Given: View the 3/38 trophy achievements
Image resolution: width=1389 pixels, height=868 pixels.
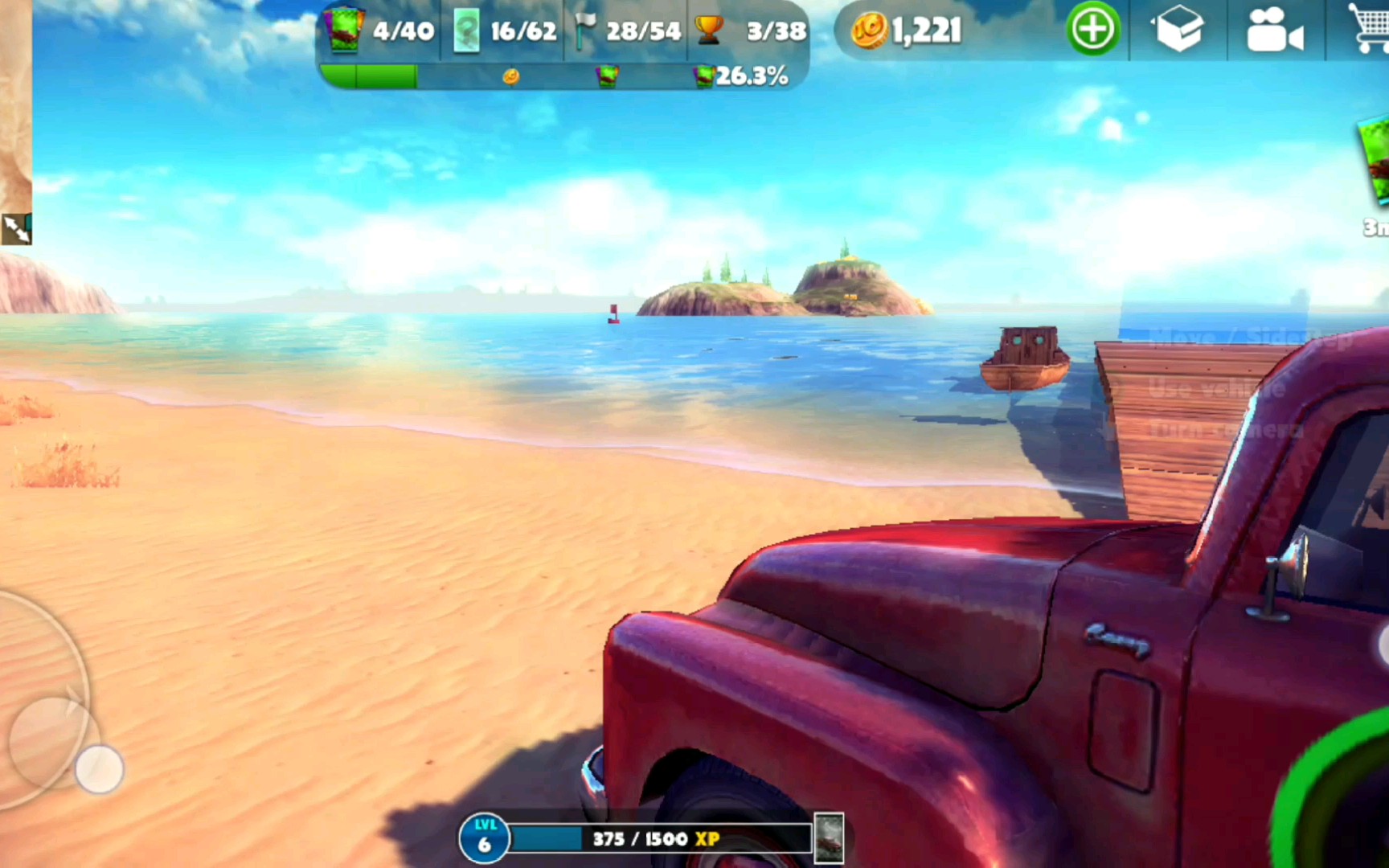Looking at the screenshot, I should [x=751, y=31].
